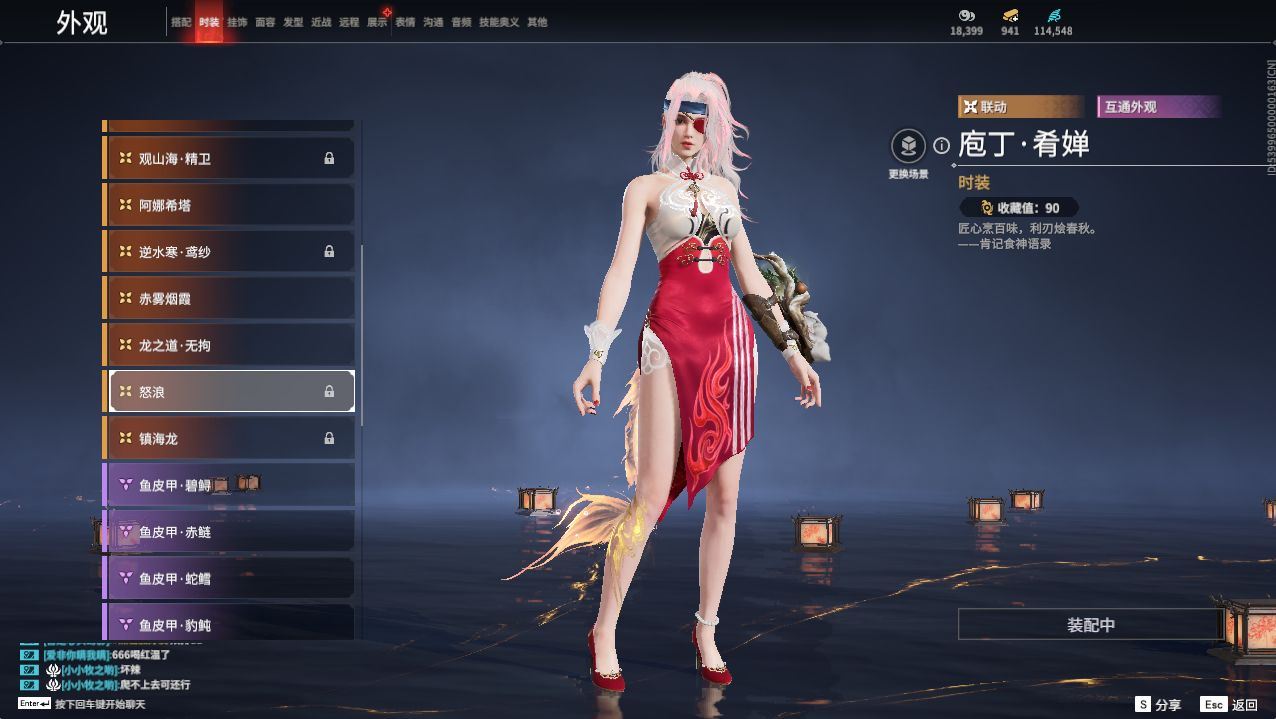Choose the 龙之道·无拘 outfit
The height and width of the screenshot is (719, 1276).
pyautogui.click(x=230, y=345)
